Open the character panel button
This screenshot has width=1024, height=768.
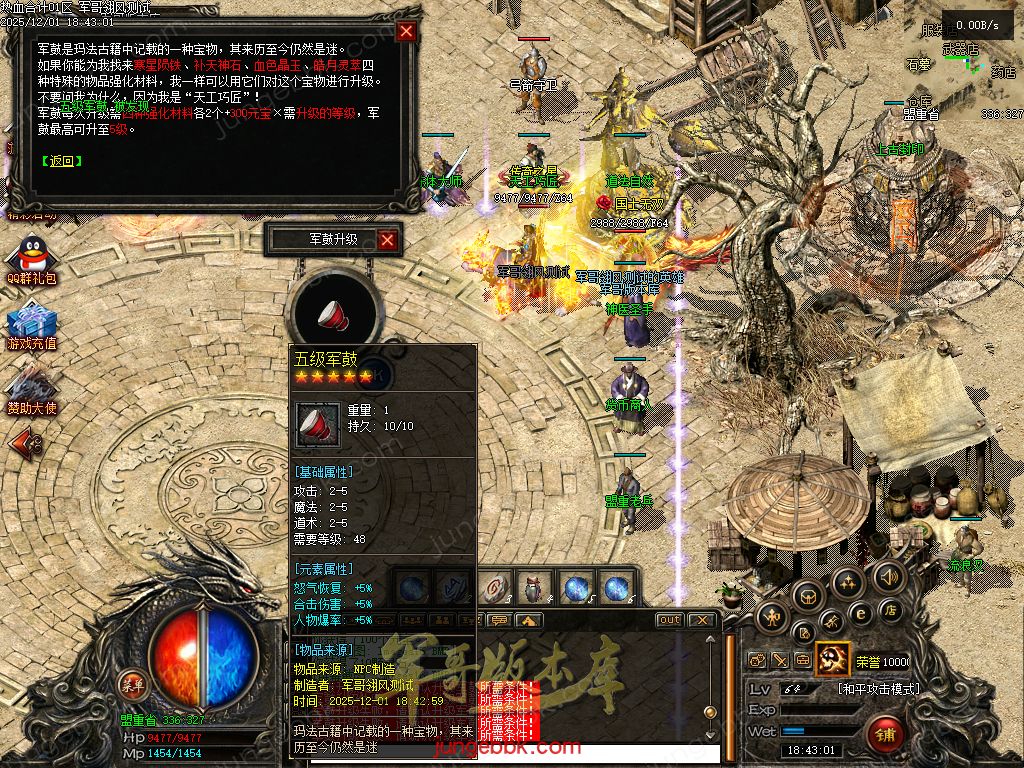point(770,618)
